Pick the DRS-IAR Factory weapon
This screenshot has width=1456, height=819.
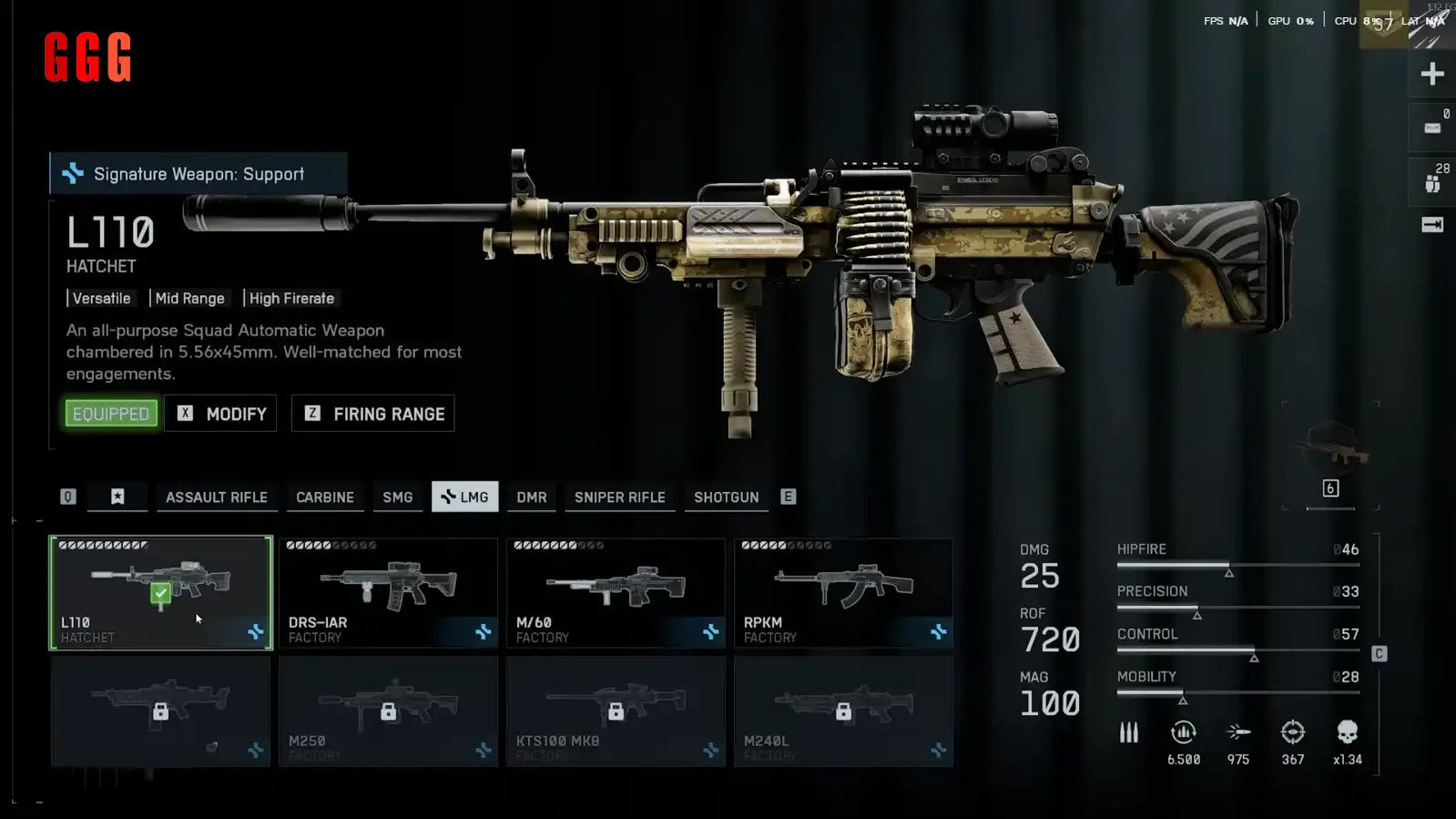(388, 592)
